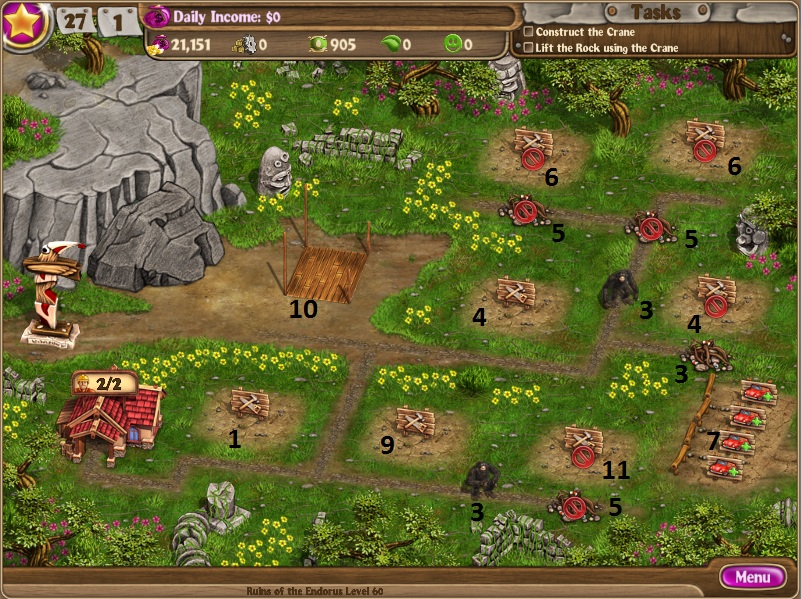
Task: Select the Construct the Crane task checkbox
Action: pyautogui.click(x=529, y=32)
